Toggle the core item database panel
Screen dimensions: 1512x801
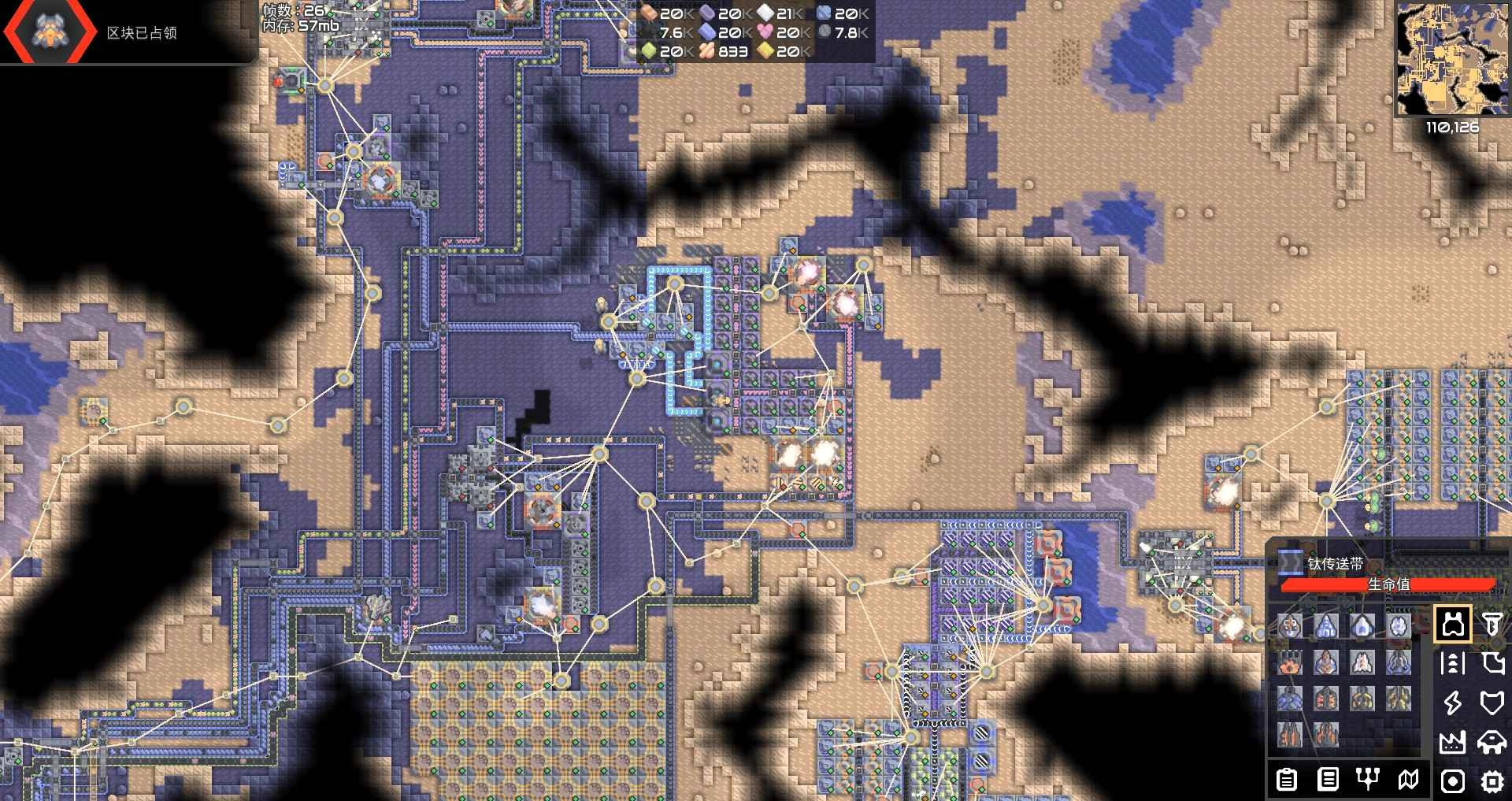pos(1326,780)
